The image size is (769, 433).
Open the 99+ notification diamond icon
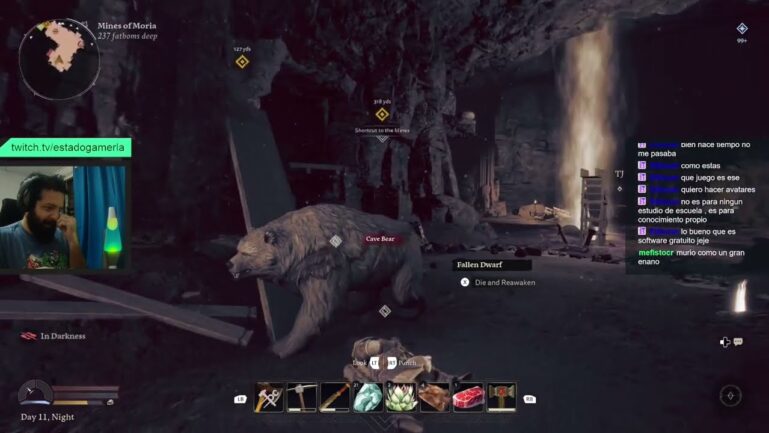(742, 29)
